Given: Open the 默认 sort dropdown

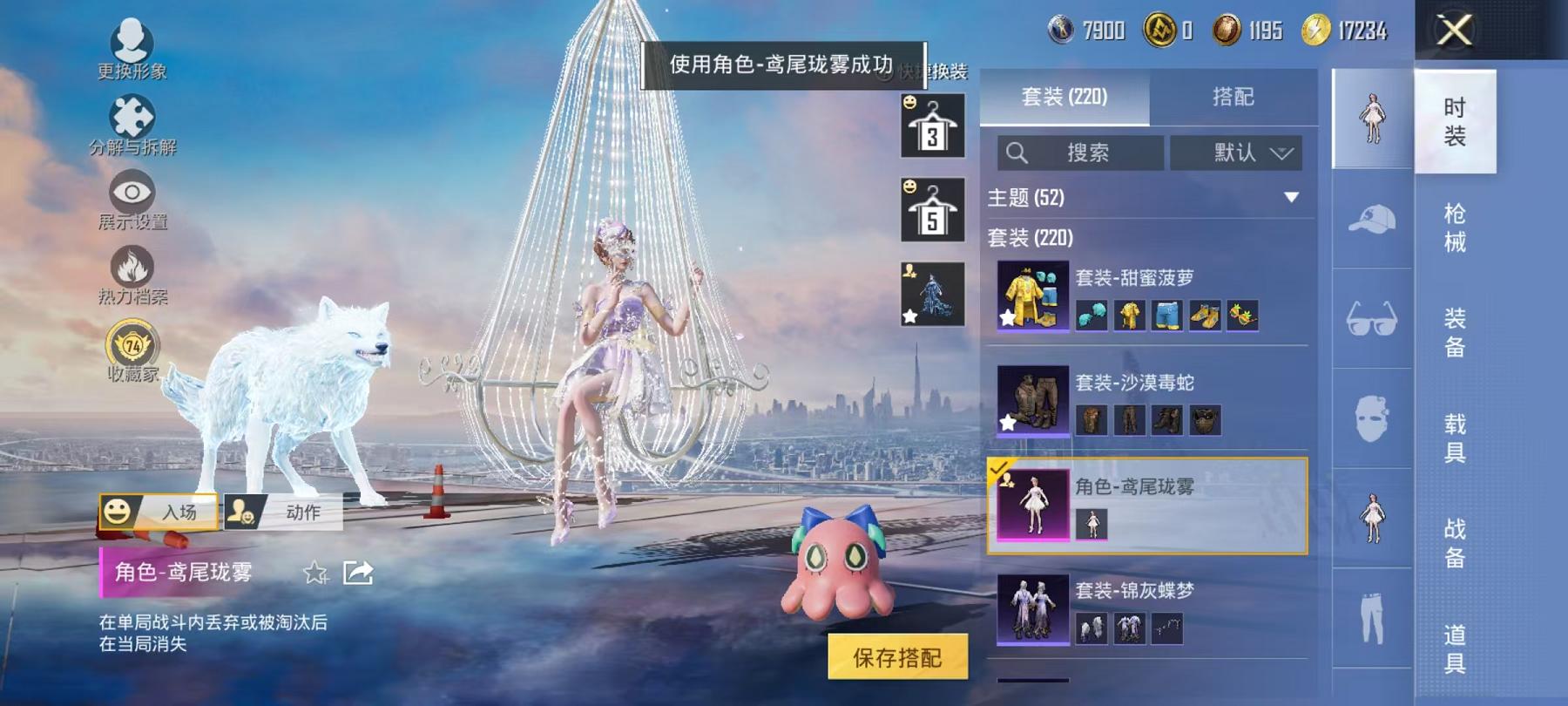Looking at the screenshot, I should (1237, 153).
